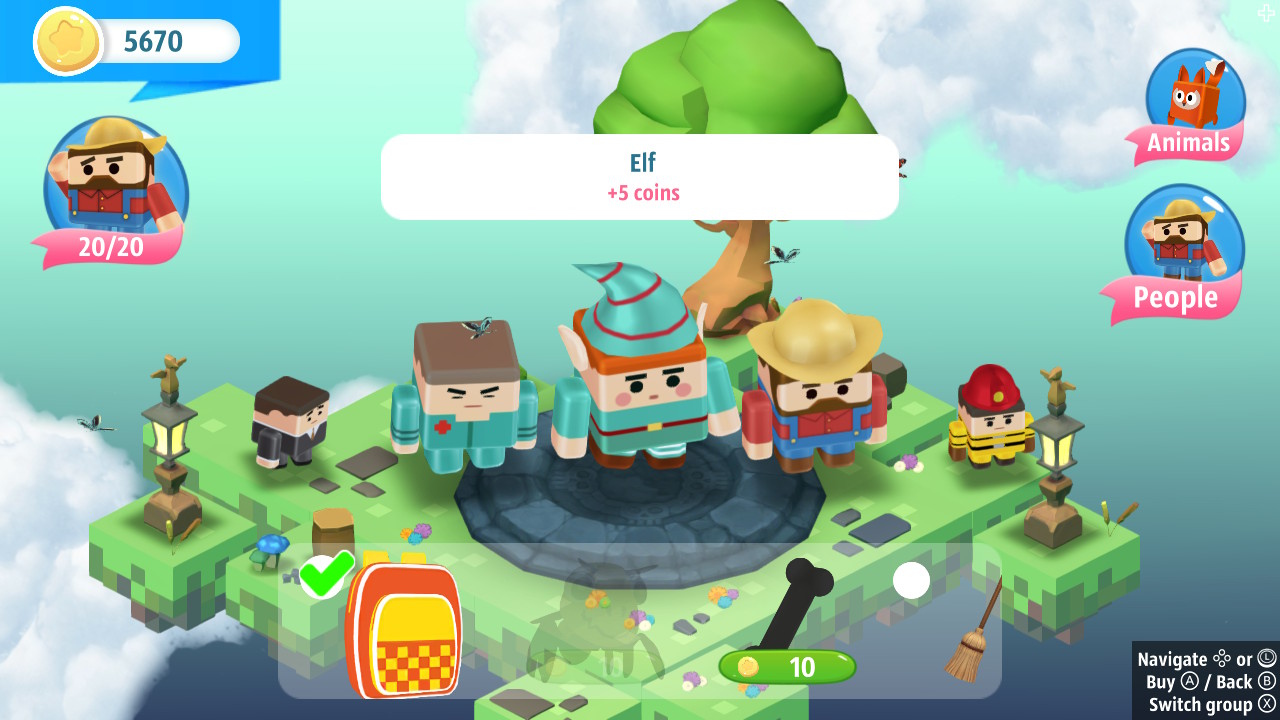Screen dimensions: 1280x720
Task: Open the Animals category
Action: pos(1186,143)
